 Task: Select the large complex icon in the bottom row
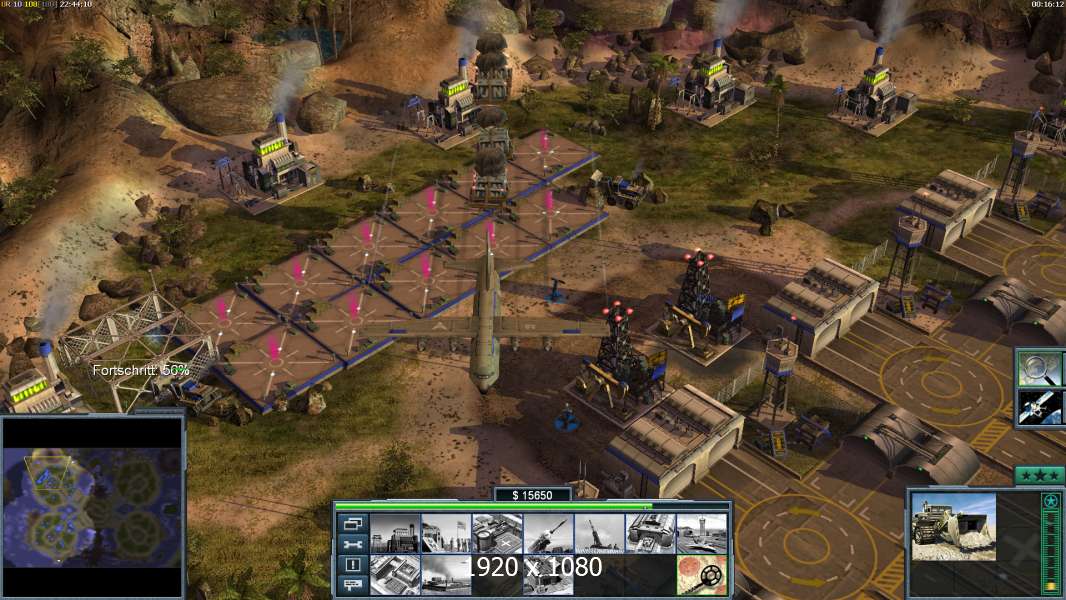tap(394, 574)
